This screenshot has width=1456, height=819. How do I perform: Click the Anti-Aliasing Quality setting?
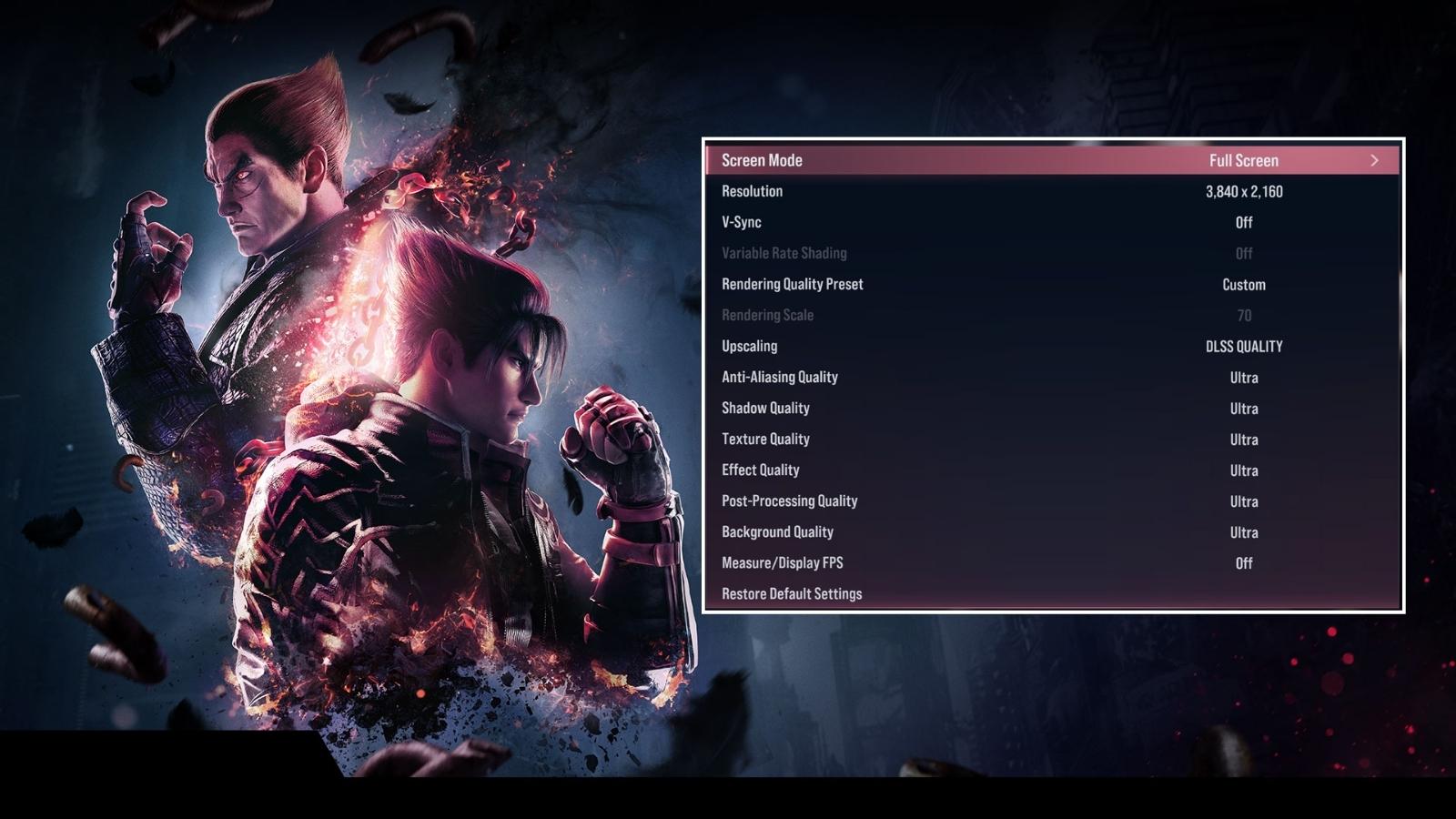[779, 377]
